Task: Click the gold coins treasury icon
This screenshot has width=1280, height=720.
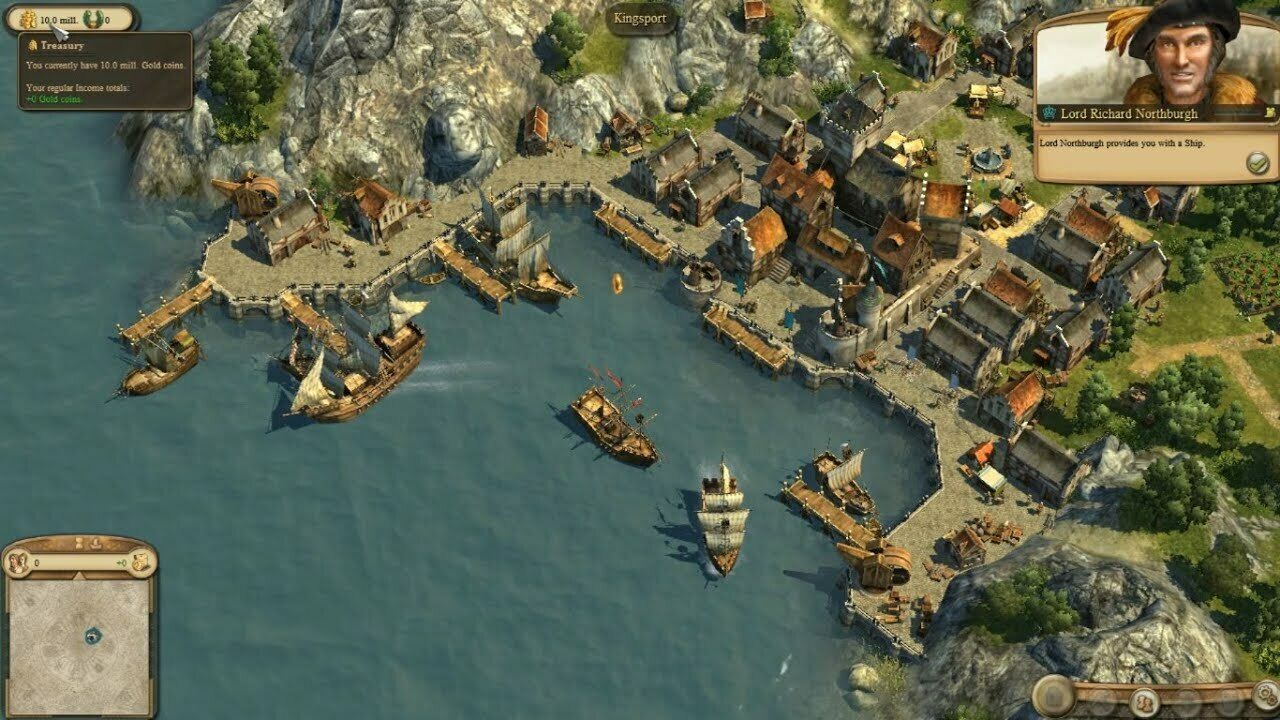Action: (27, 19)
